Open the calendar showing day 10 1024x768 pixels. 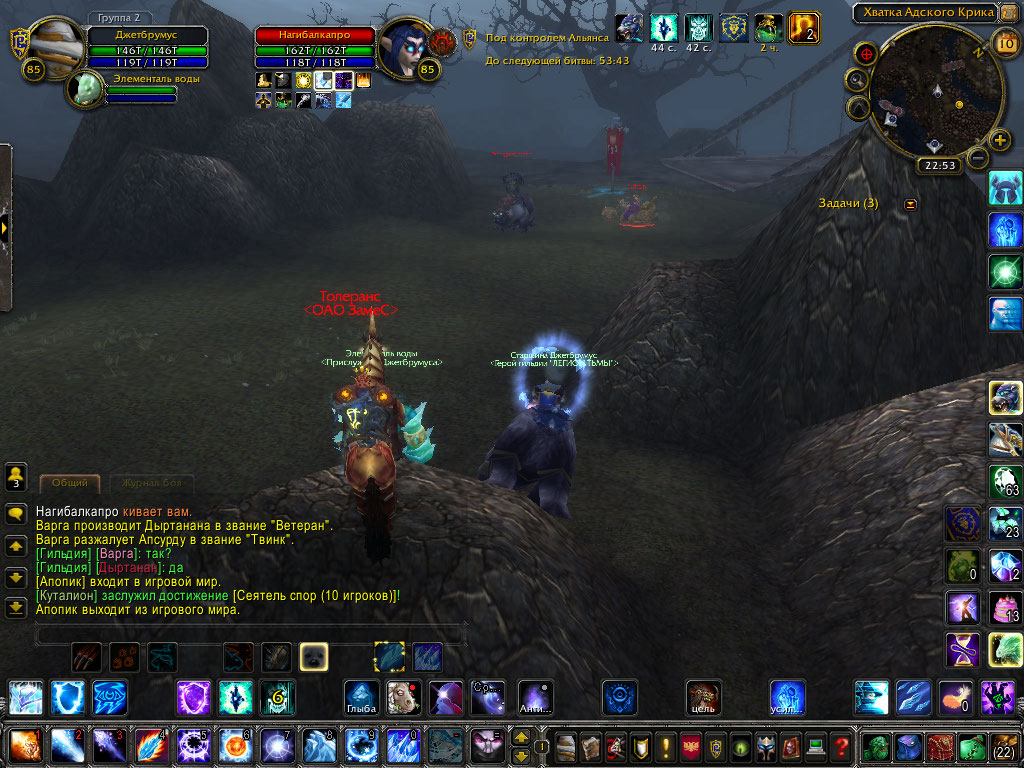[x=1006, y=42]
